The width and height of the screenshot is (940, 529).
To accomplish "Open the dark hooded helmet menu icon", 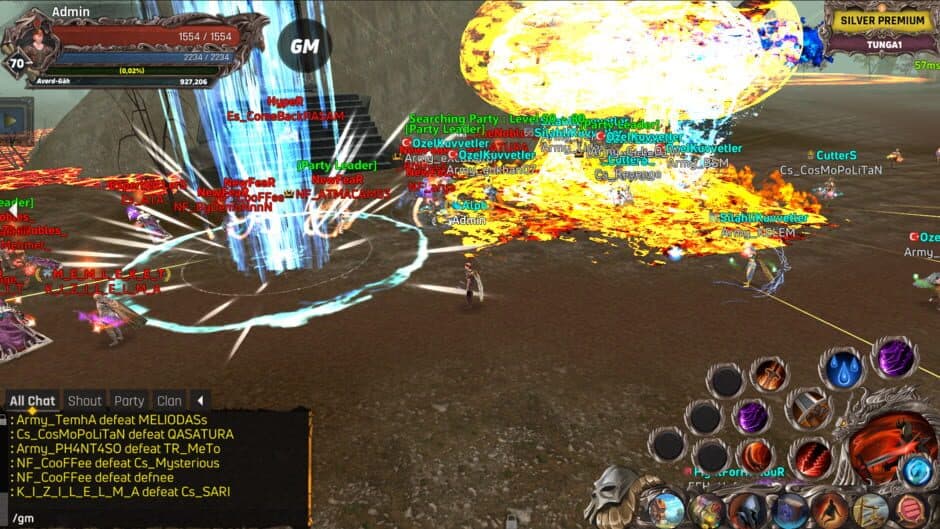I will pyautogui.click(x=748, y=510).
